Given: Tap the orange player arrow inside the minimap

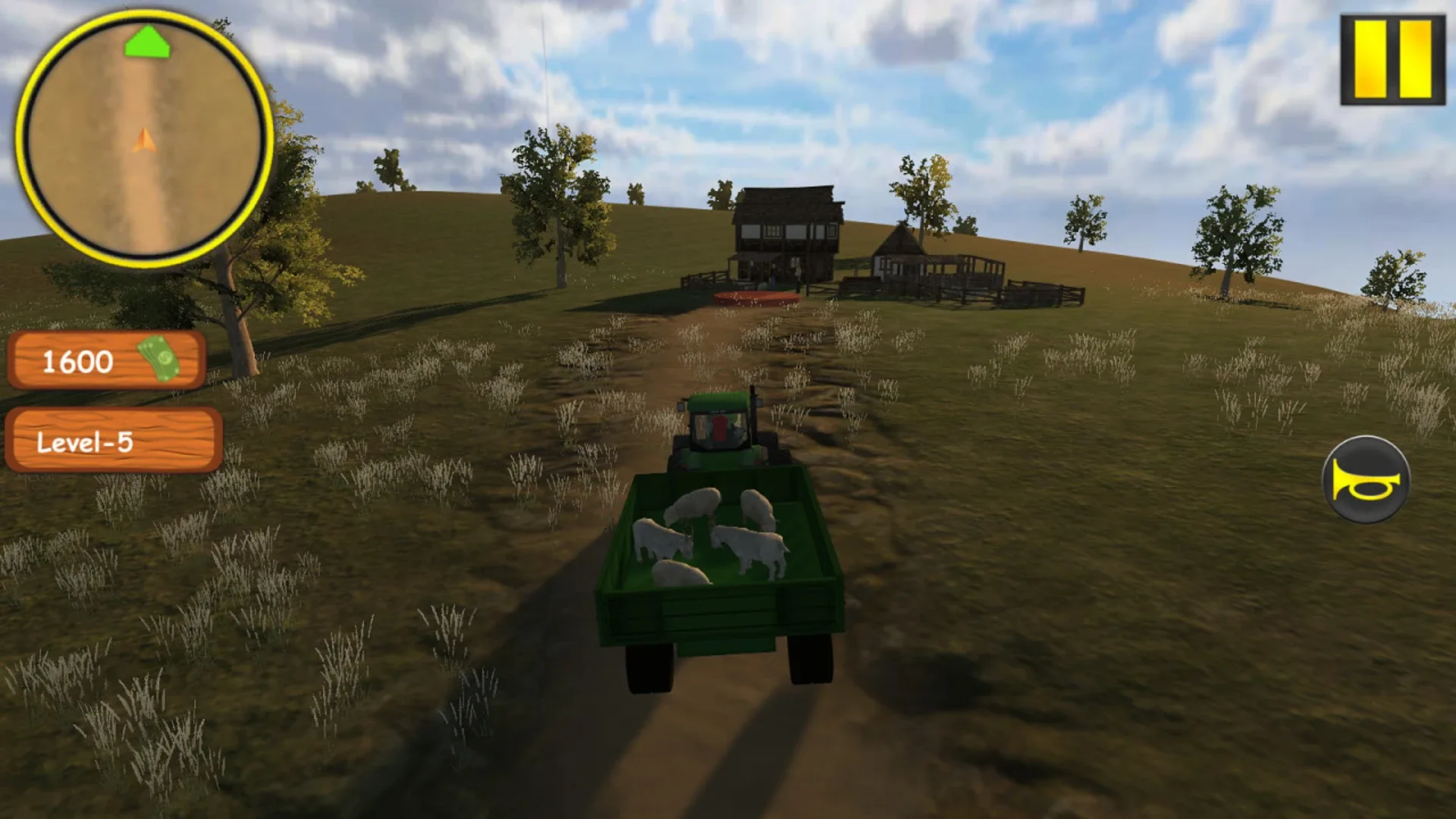Looking at the screenshot, I should point(143,140).
